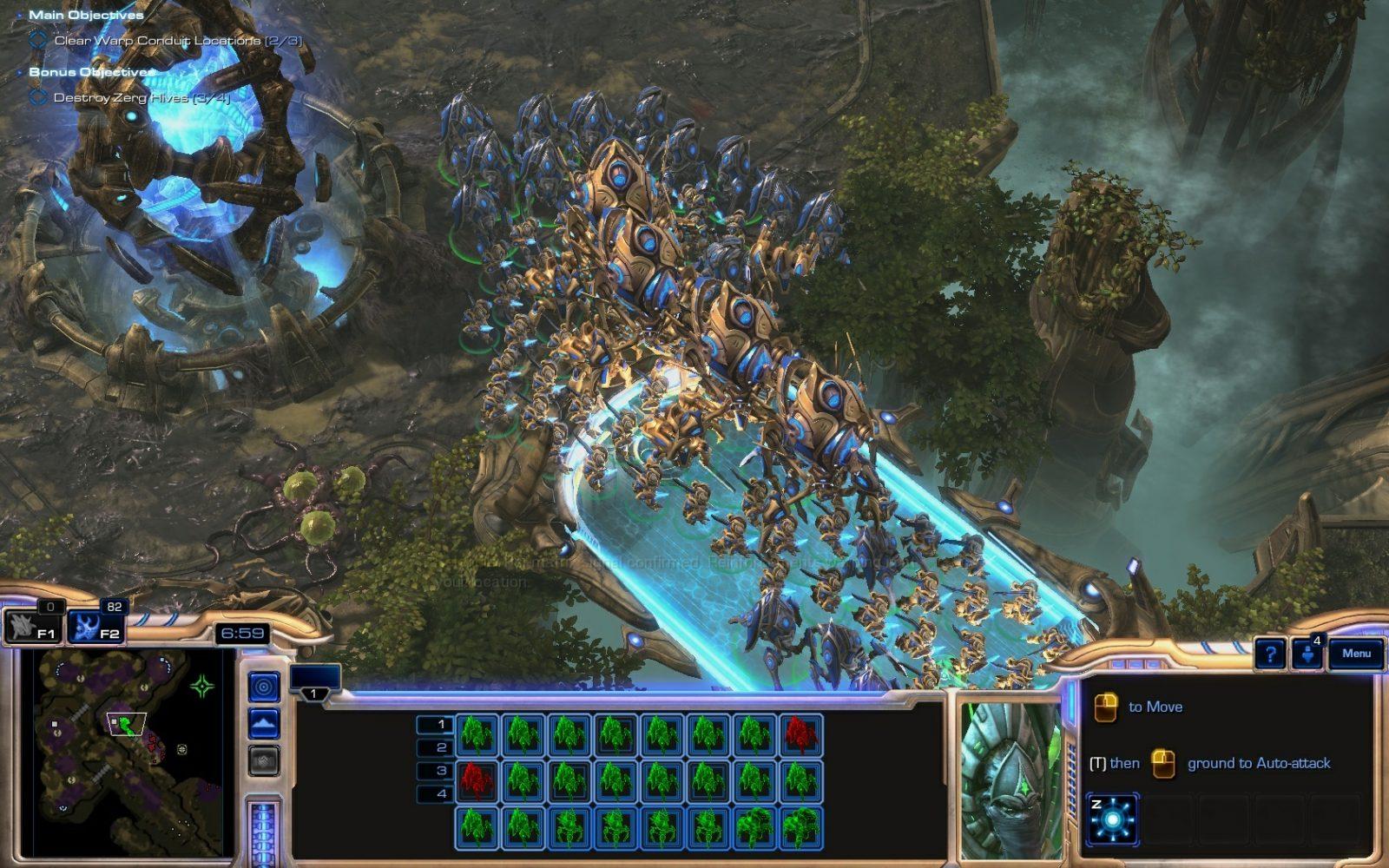This screenshot has height=868, width=1389.
Task: Select the red damaged unit in top row
Action: 800,734
